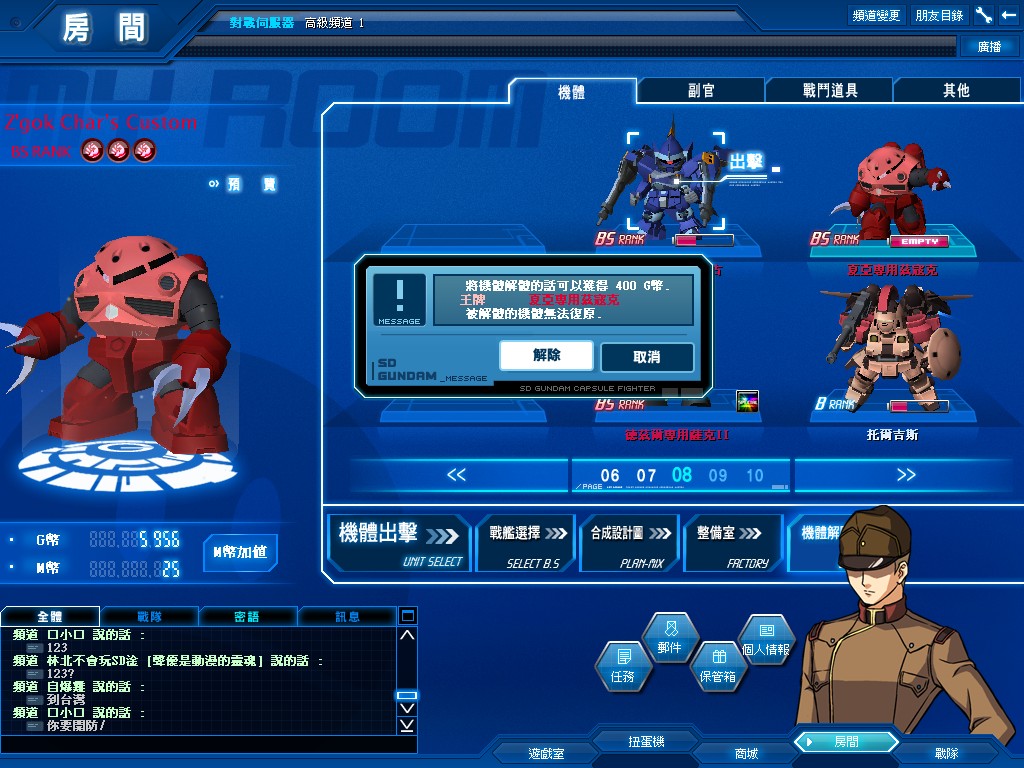Select the 其他 tab

click(956, 91)
